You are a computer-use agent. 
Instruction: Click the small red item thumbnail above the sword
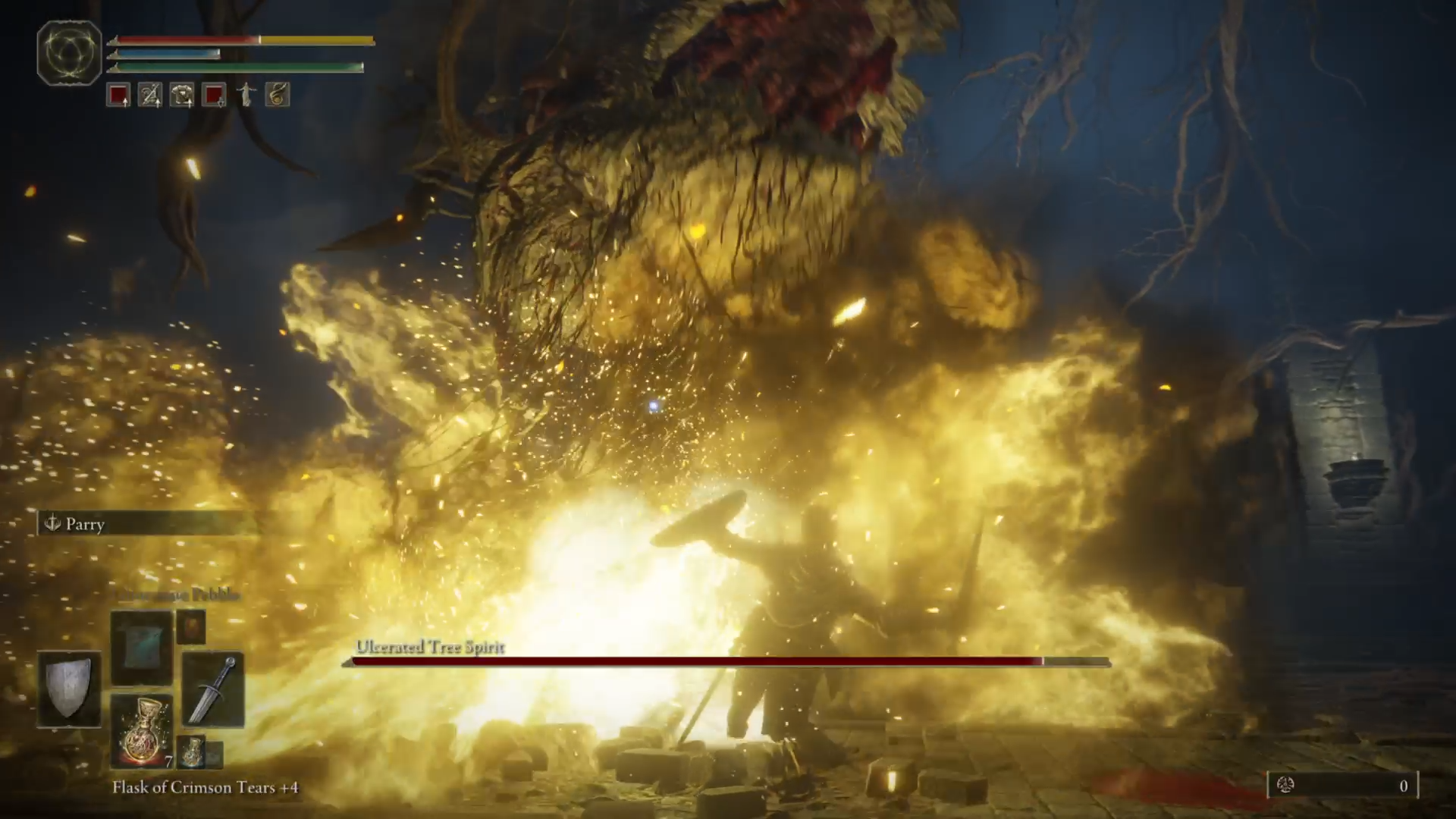[x=191, y=626]
